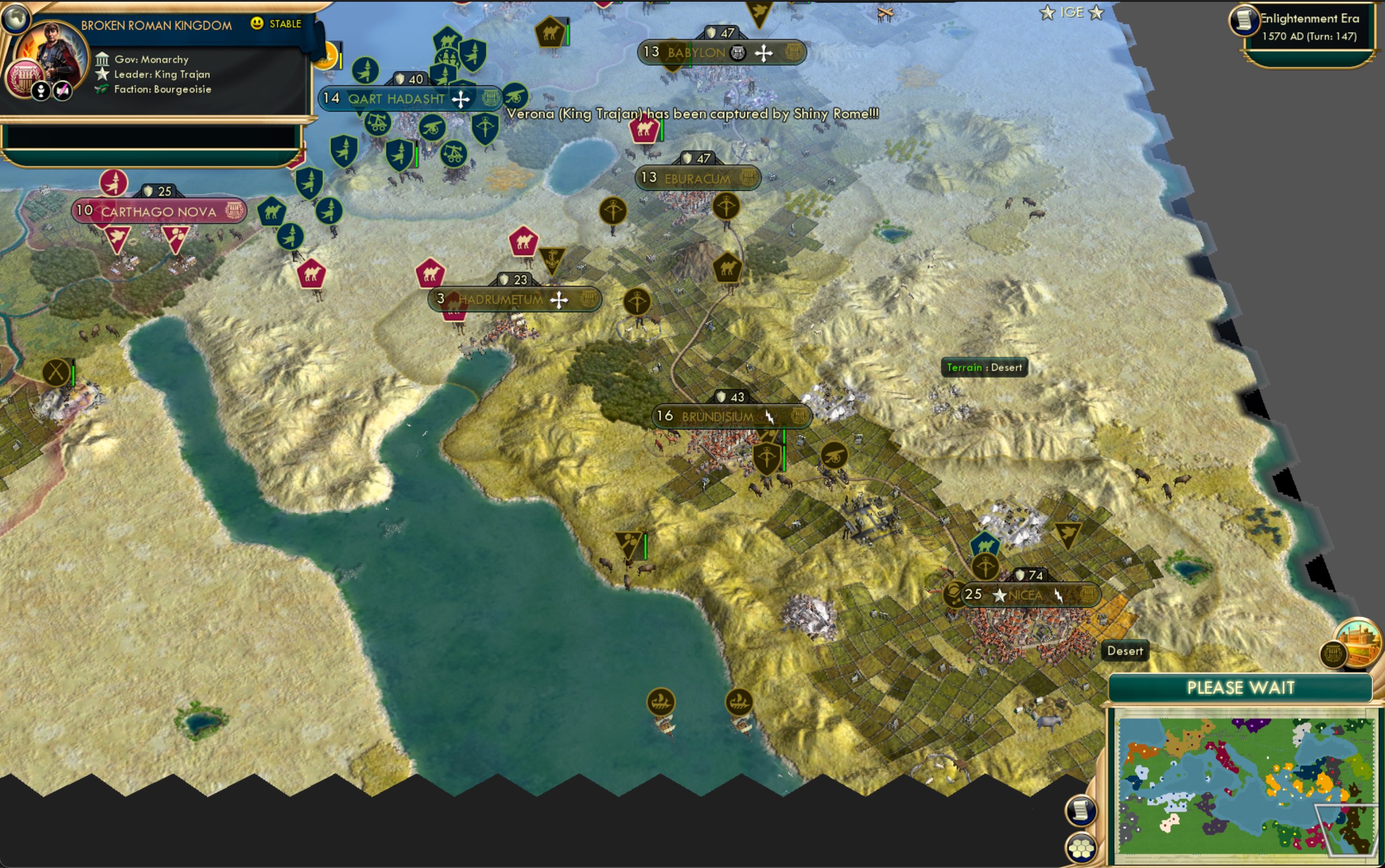Open the religion chalice icon under King Trajan's portrait

41,91
